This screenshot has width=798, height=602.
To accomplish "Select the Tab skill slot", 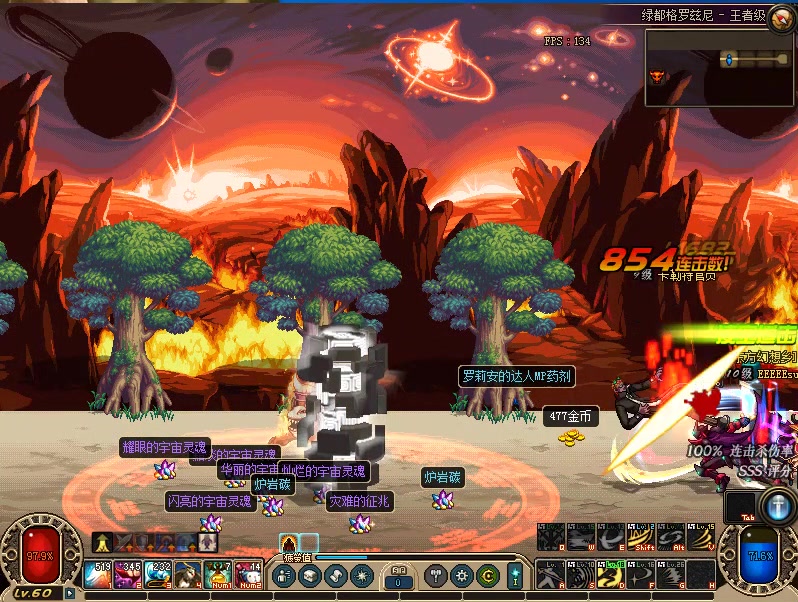I will coord(741,505).
